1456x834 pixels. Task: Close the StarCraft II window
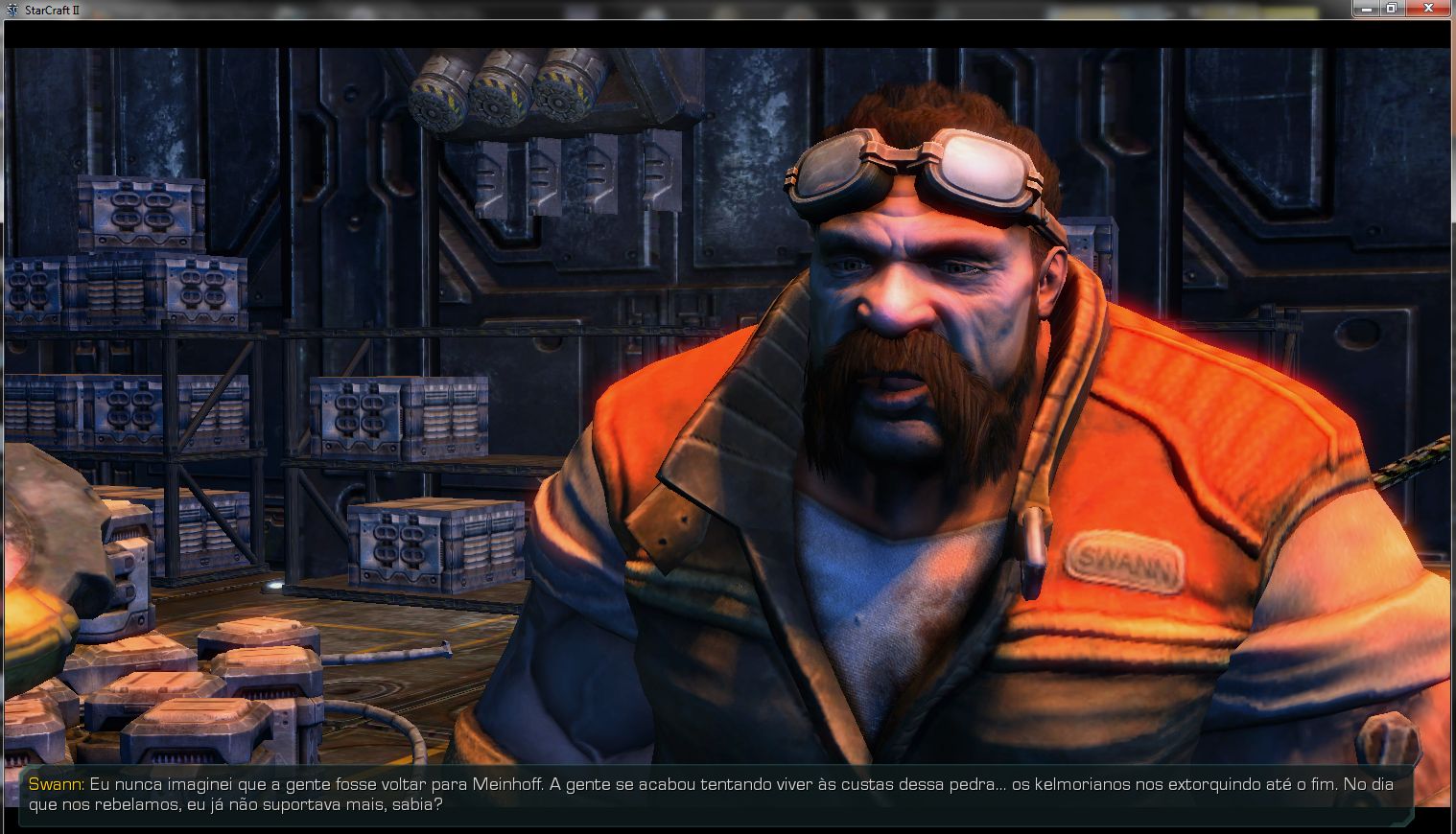tap(1428, 8)
